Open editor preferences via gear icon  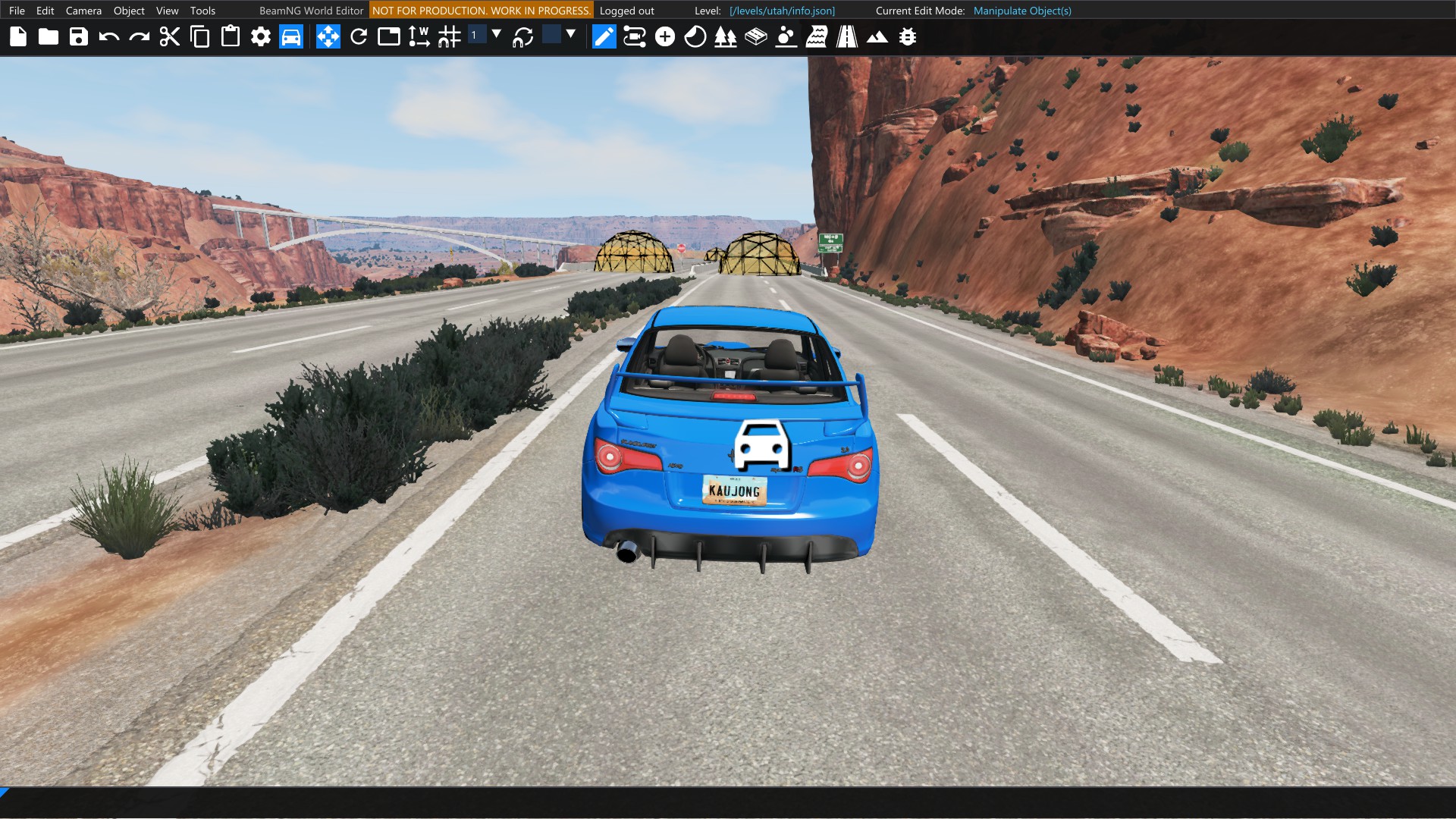tap(261, 36)
